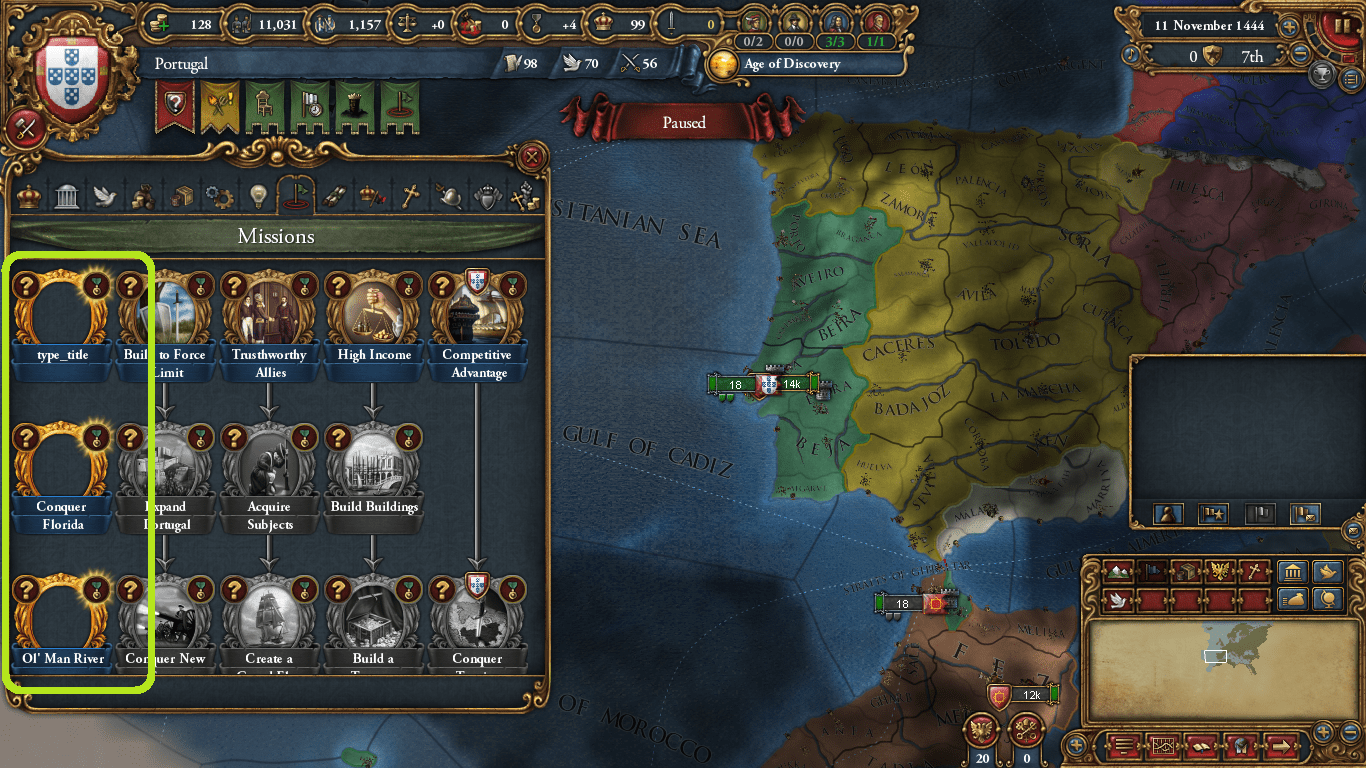Unpause the game via the Paused banner

coord(685,122)
